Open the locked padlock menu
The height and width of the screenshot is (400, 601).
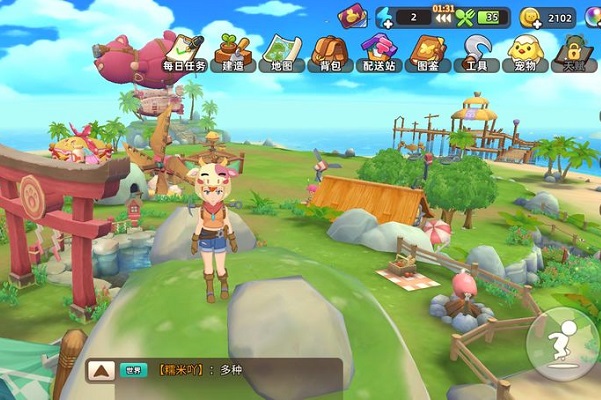coord(573,52)
